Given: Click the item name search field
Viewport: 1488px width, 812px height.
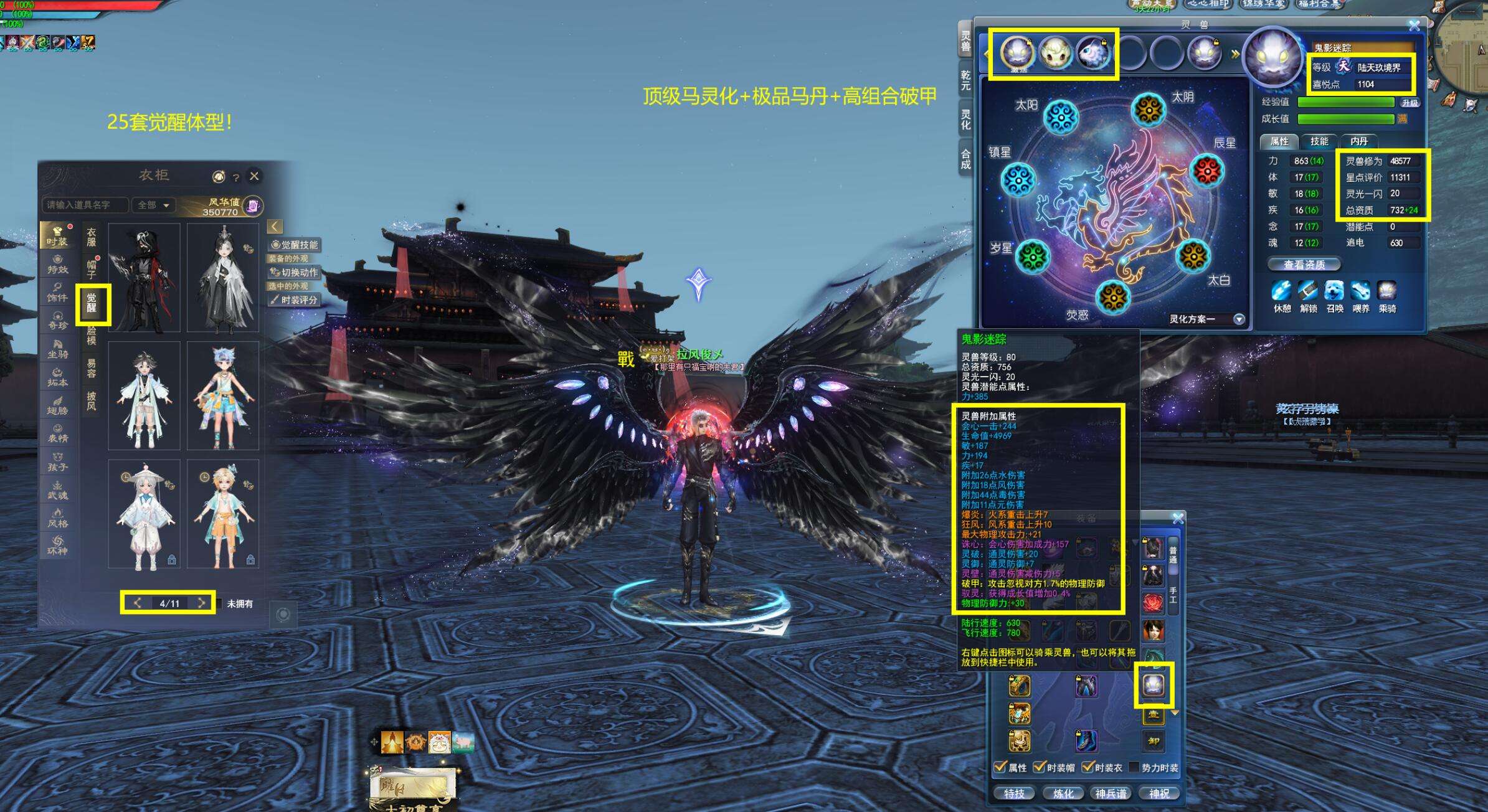Looking at the screenshot, I should 85,205.
